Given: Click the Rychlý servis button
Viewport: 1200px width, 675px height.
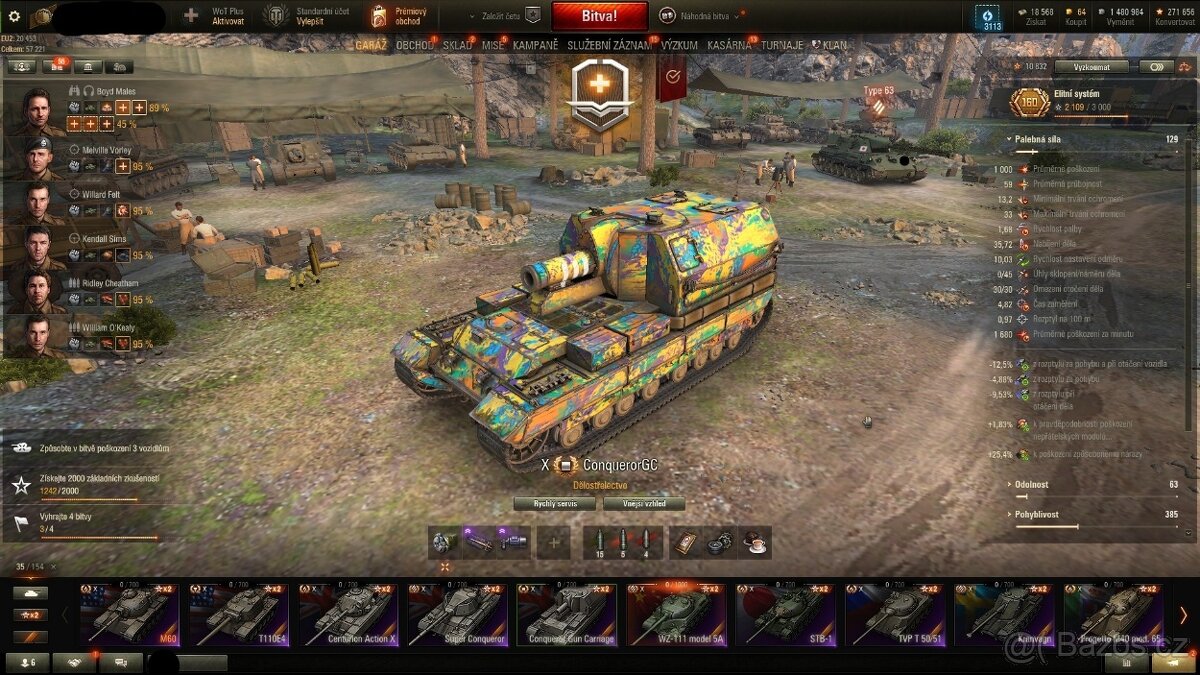Looking at the screenshot, I should [553, 504].
